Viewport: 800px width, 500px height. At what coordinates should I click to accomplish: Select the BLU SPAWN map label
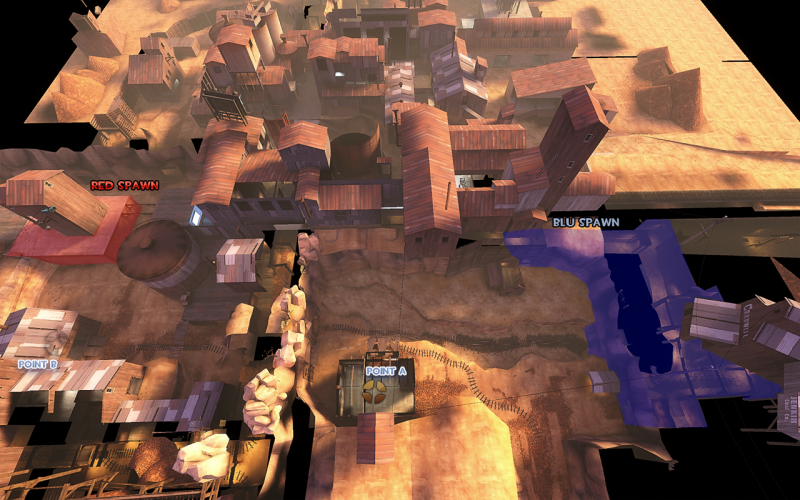(585, 222)
